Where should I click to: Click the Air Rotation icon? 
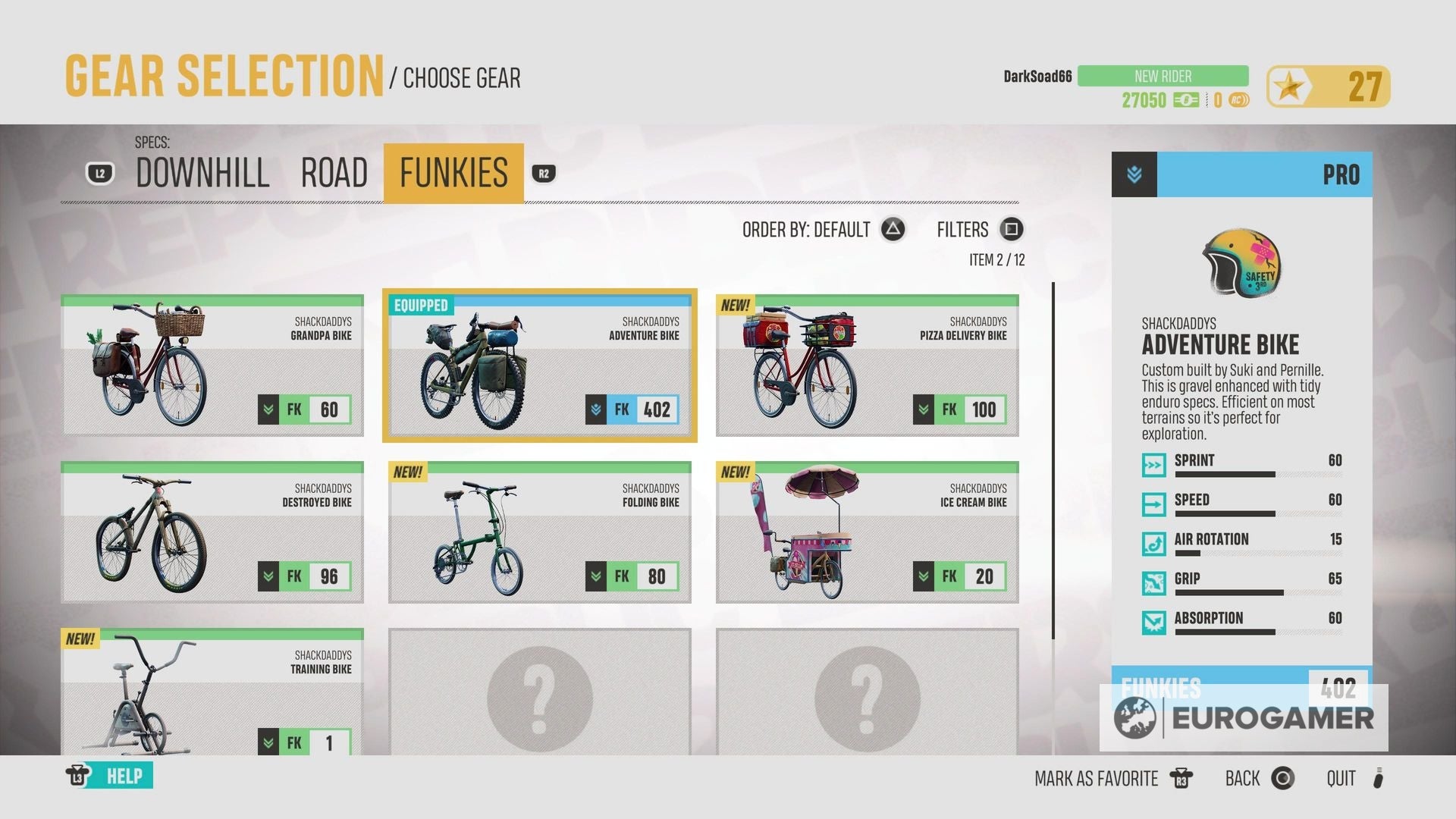coord(1153,544)
